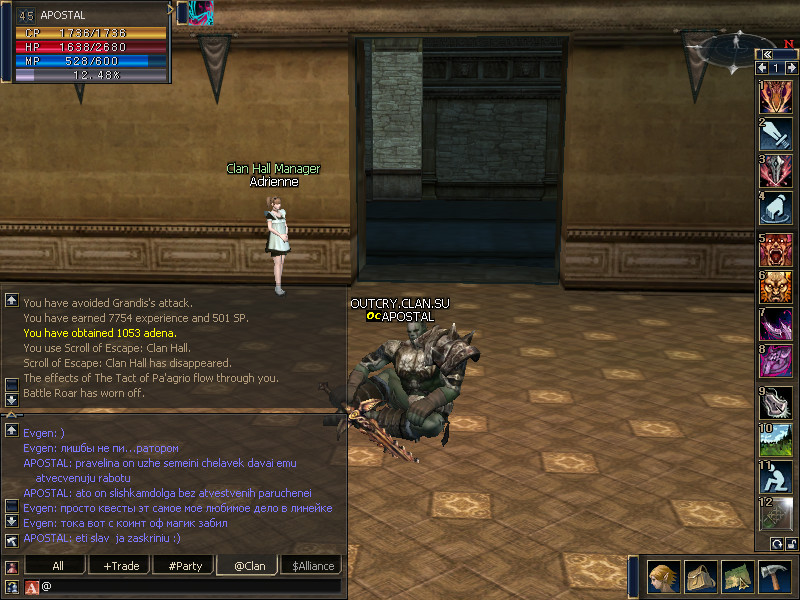Screen dimensions: 800x600
Task: Click the compass minimap radar
Action: (x=737, y=46)
